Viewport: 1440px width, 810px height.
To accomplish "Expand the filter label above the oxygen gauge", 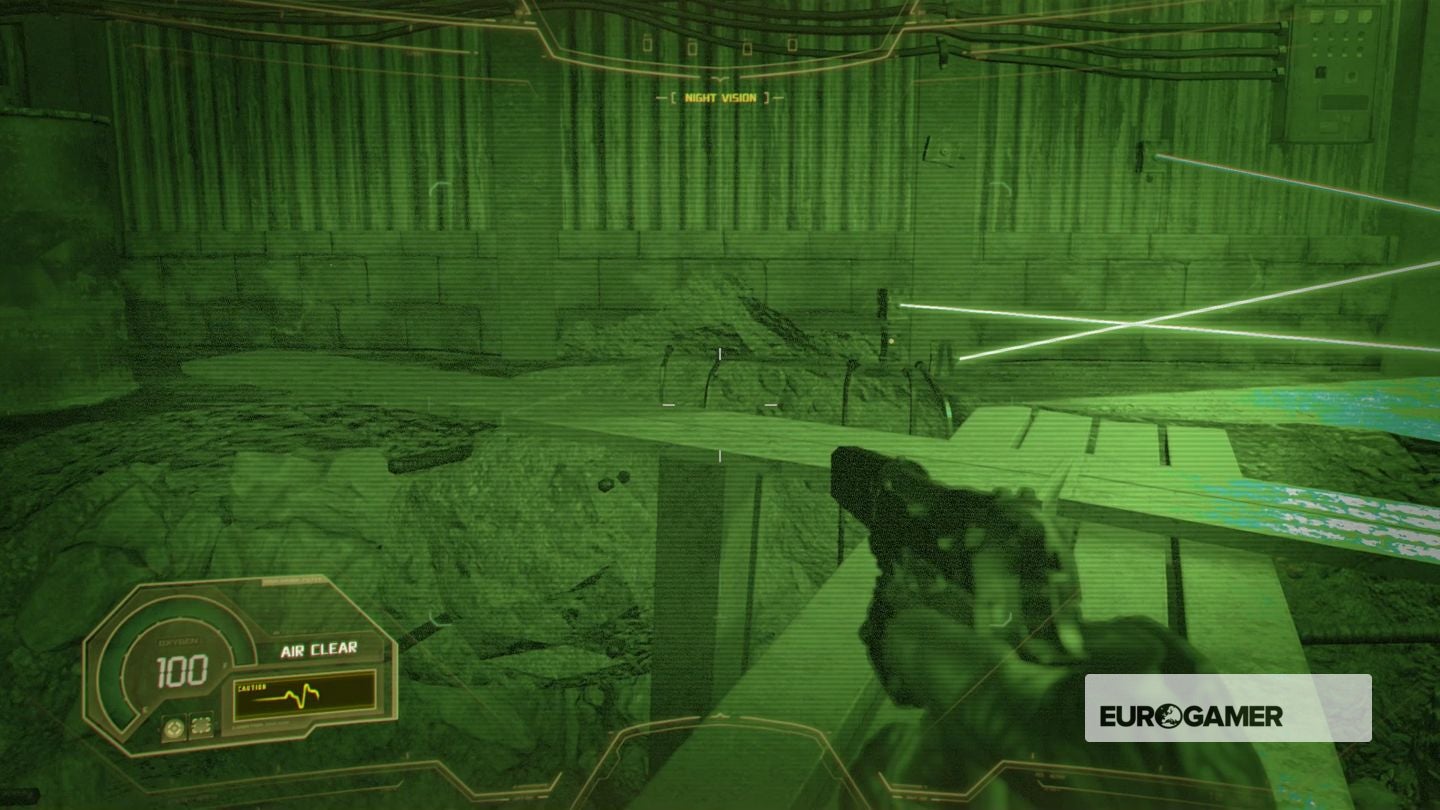I will click(x=292, y=581).
